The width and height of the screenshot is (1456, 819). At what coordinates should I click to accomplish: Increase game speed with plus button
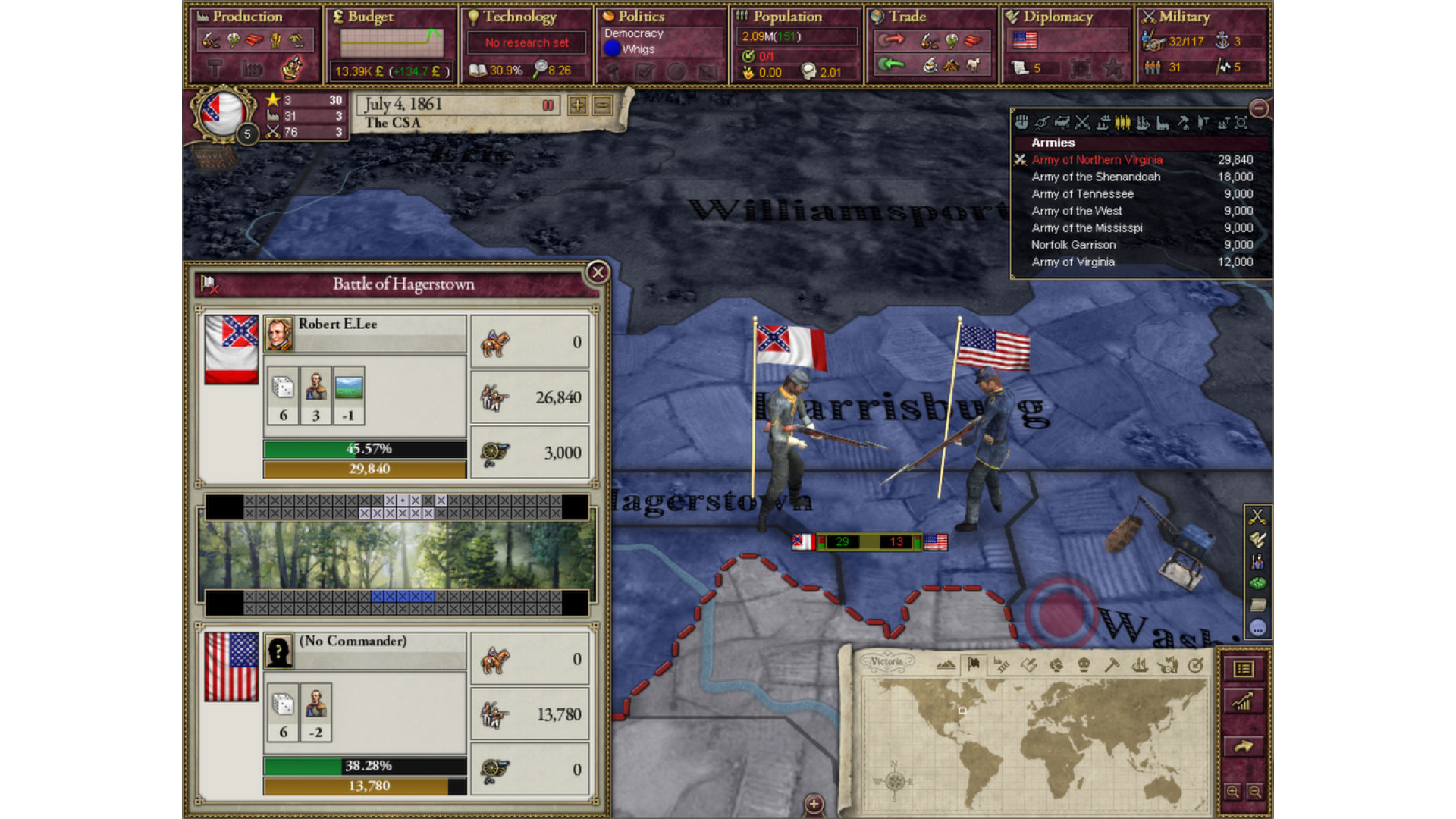(x=578, y=105)
